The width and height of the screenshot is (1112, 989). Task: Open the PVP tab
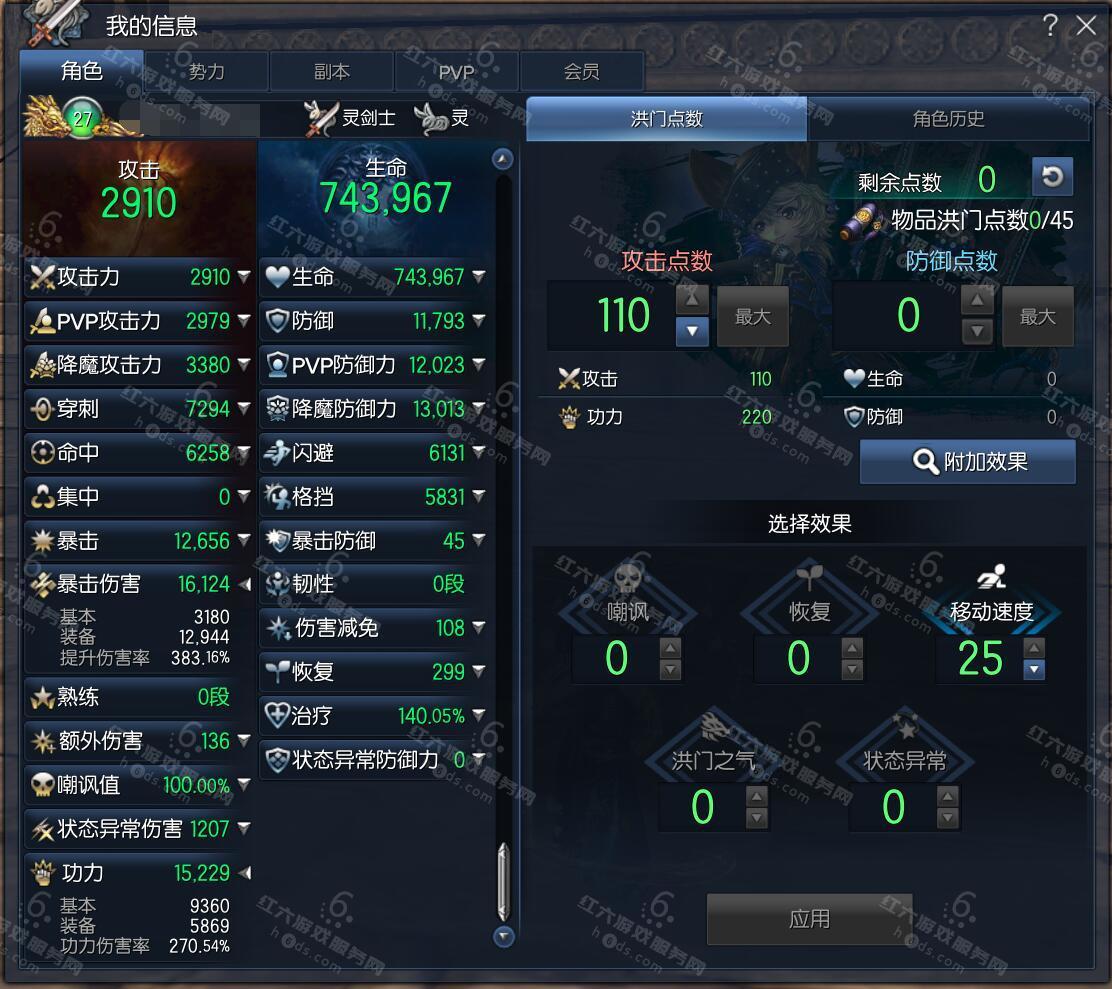(456, 72)
